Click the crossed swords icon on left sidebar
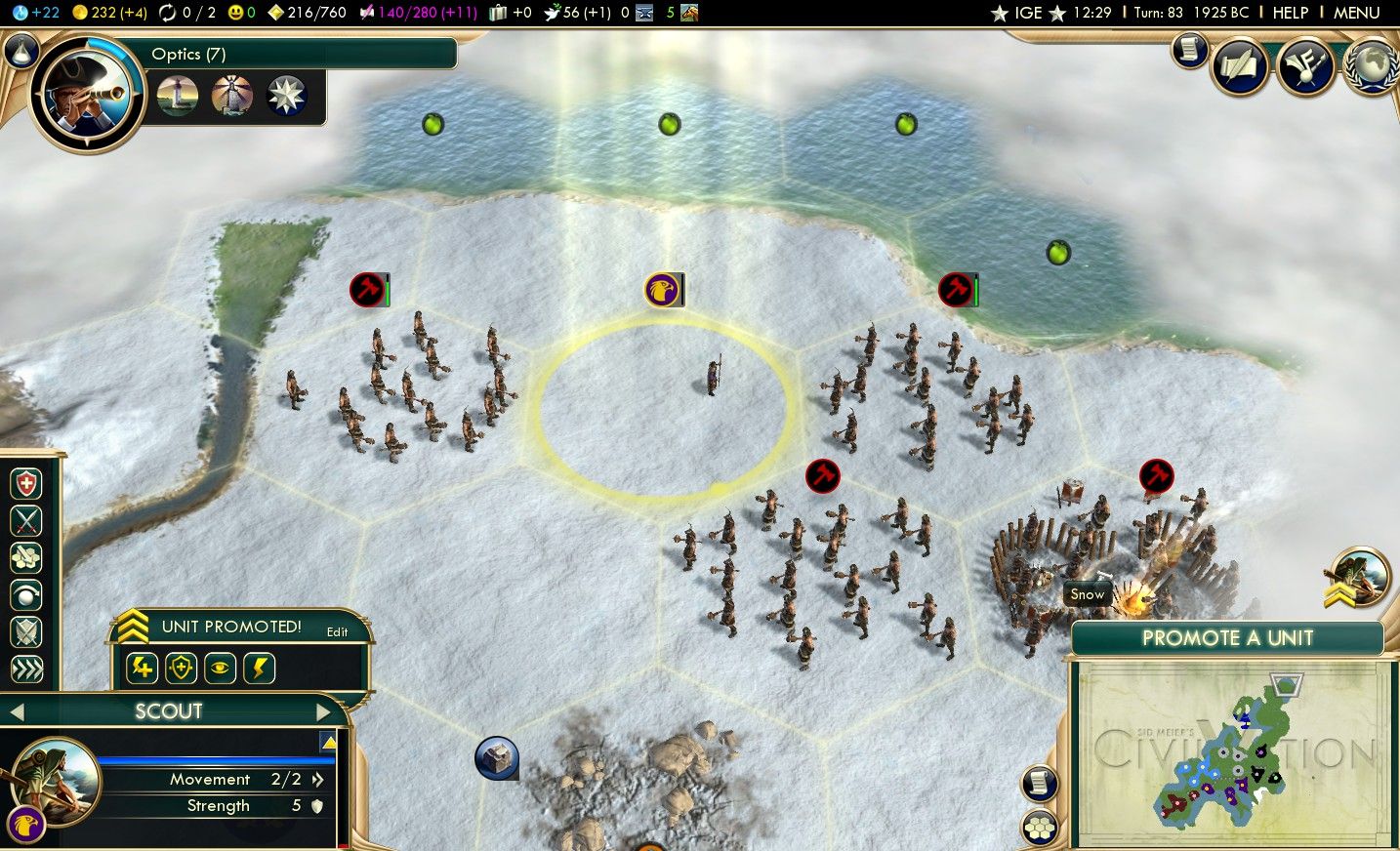1400x851 pixels. pyautogui.click(x=26, y=520)
